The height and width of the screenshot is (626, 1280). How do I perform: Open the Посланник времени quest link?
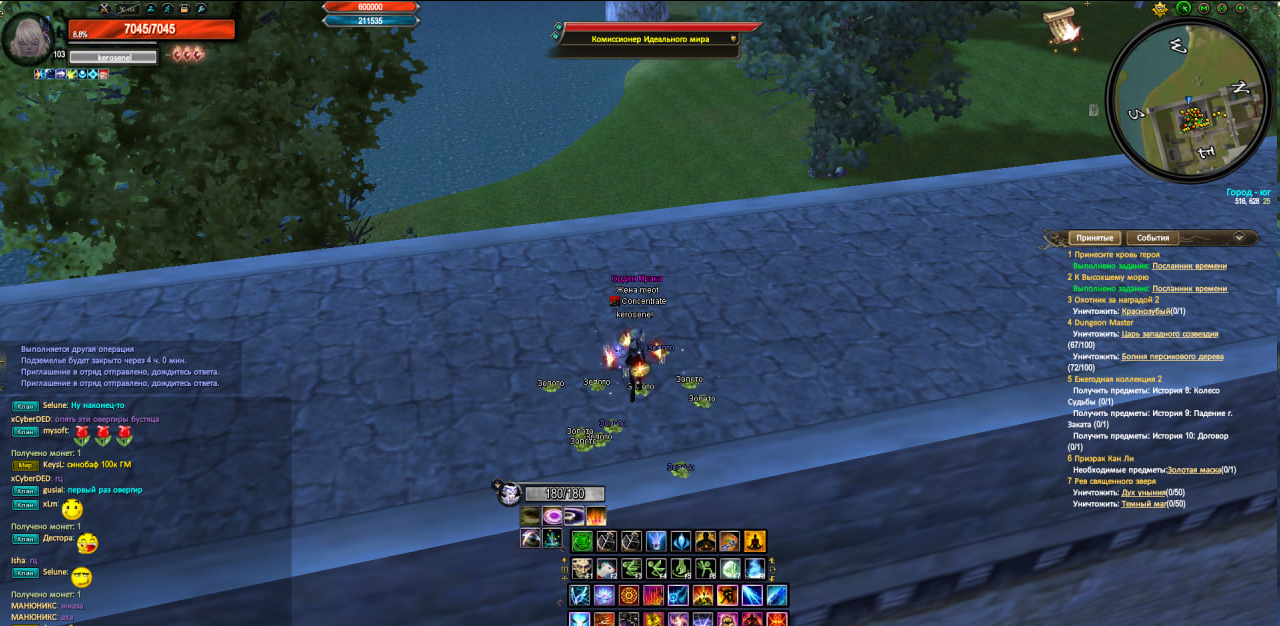1189,266
